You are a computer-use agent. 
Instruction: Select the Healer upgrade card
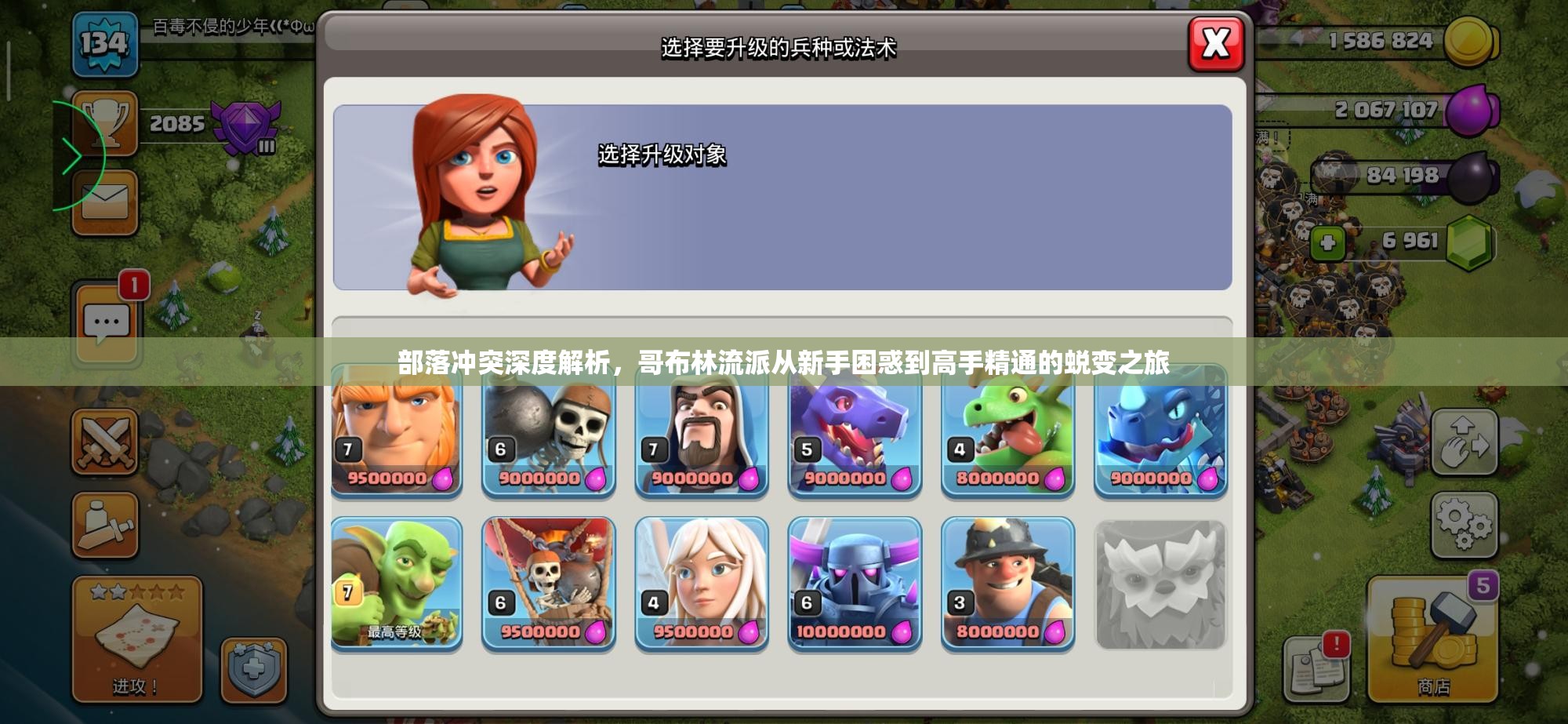702,583
